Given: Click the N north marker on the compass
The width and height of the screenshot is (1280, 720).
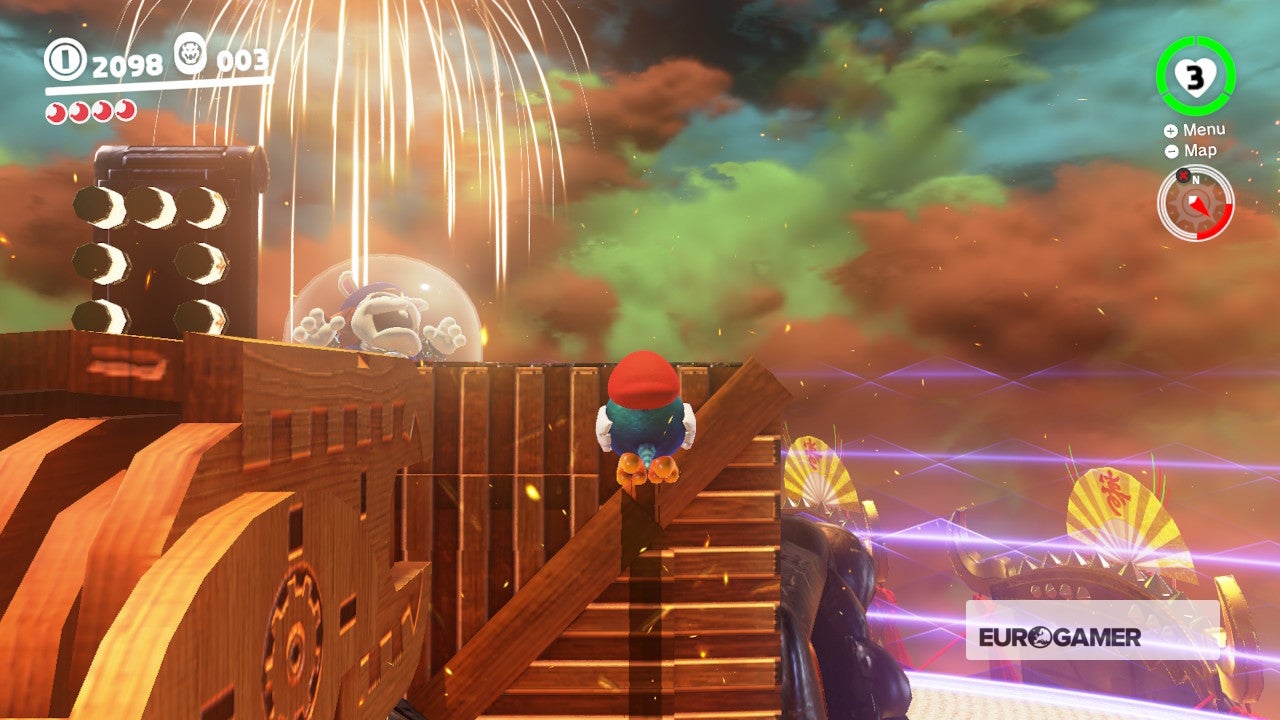Looking at the screenshot, I should [1195, 178].
